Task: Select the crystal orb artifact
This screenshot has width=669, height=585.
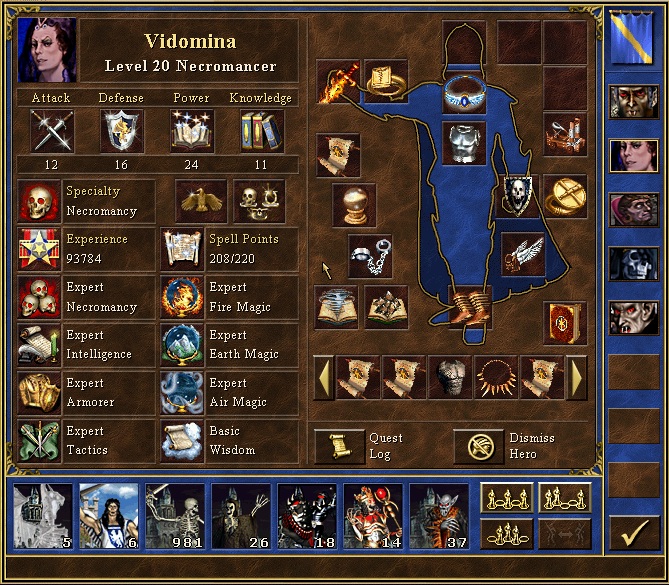Action: click(353, 205)
